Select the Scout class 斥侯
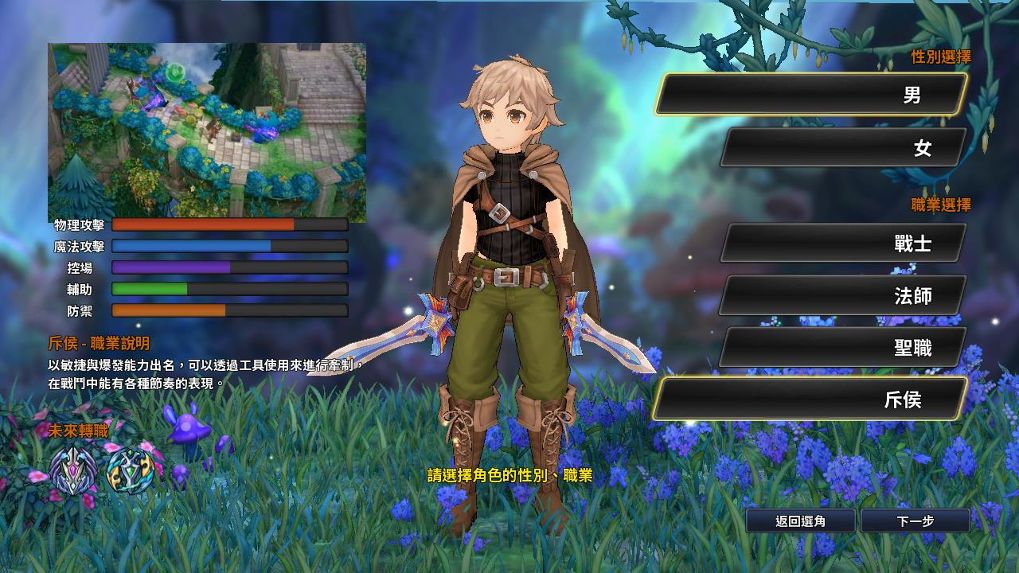 (811, 400)
